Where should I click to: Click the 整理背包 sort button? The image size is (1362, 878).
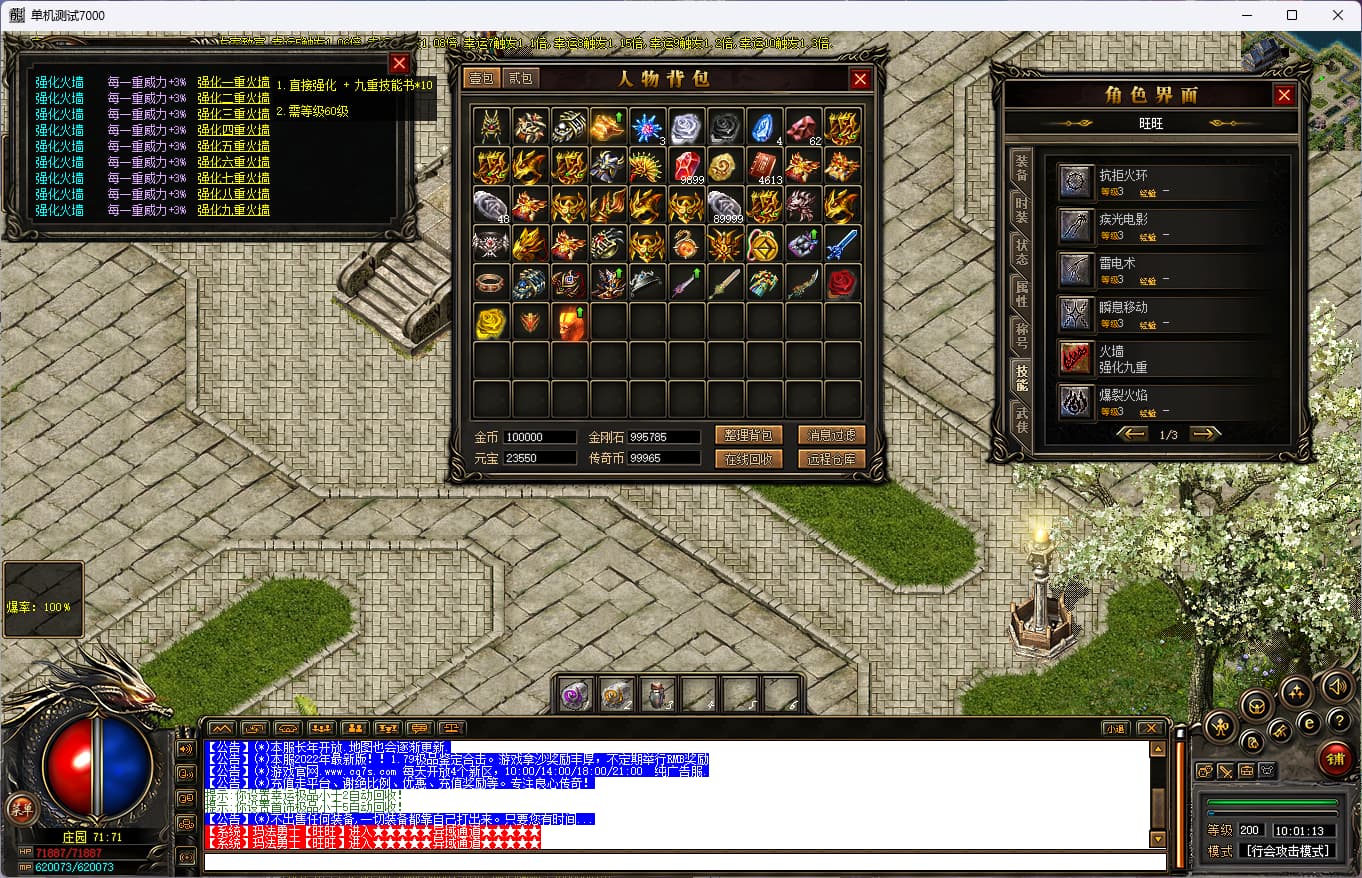point(748,435)
